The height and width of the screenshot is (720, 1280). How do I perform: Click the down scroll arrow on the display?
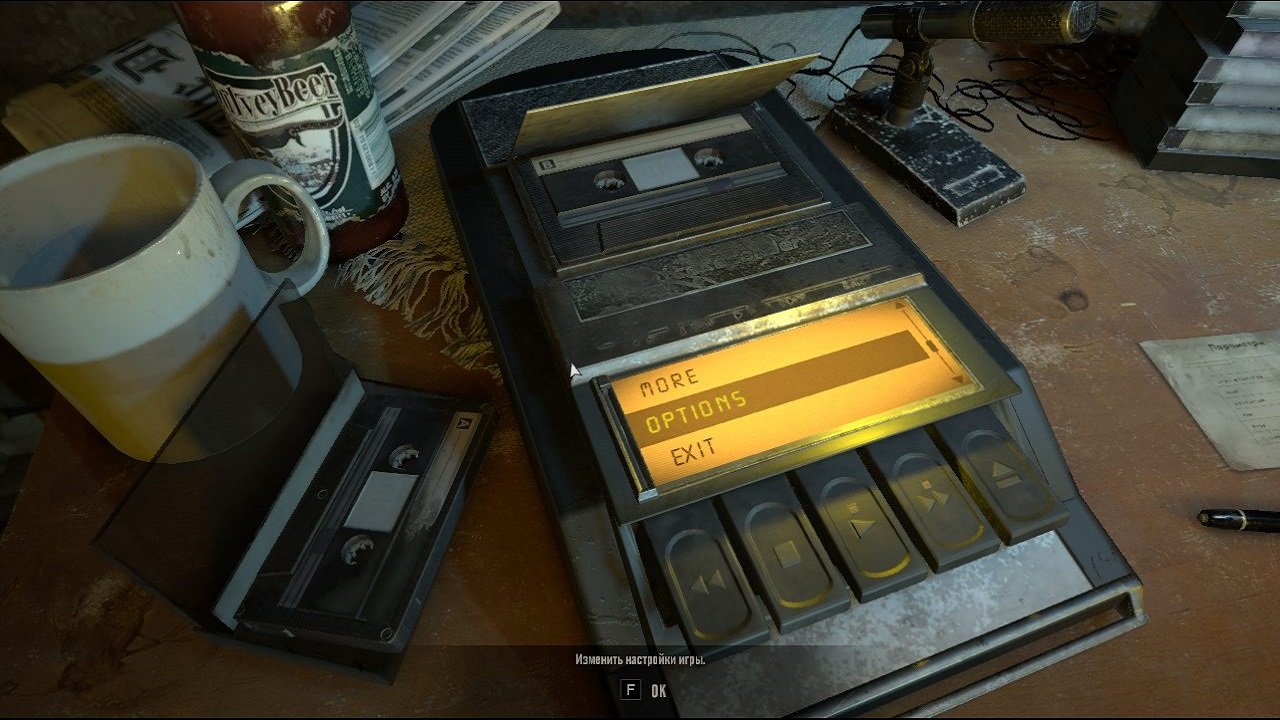(x=958, y=378)
